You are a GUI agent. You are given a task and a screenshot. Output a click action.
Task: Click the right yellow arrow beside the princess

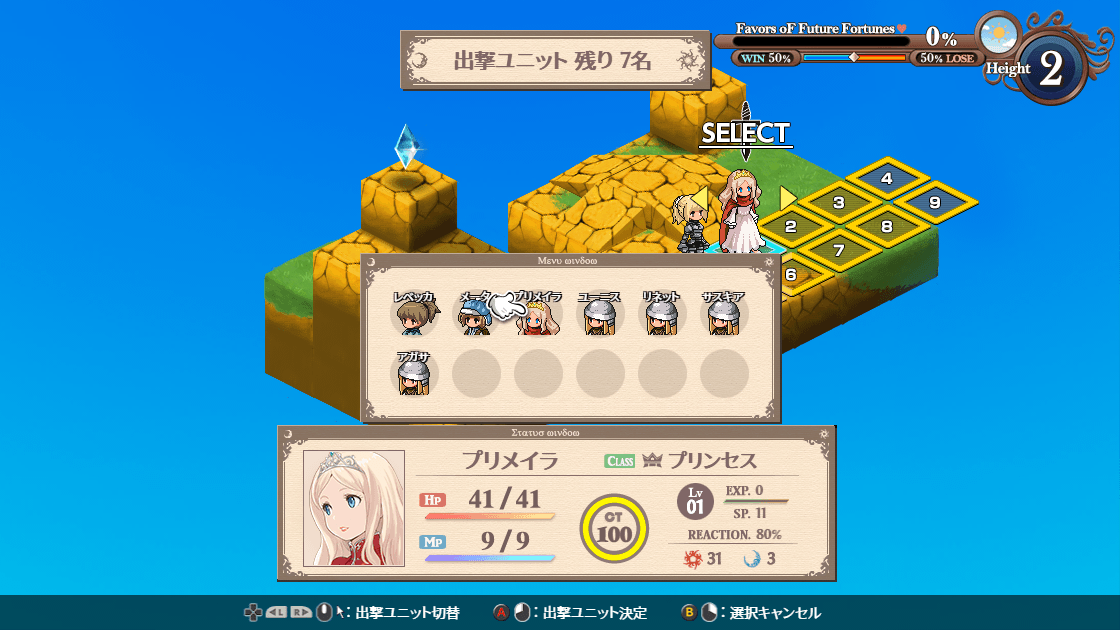pos(788,197)
